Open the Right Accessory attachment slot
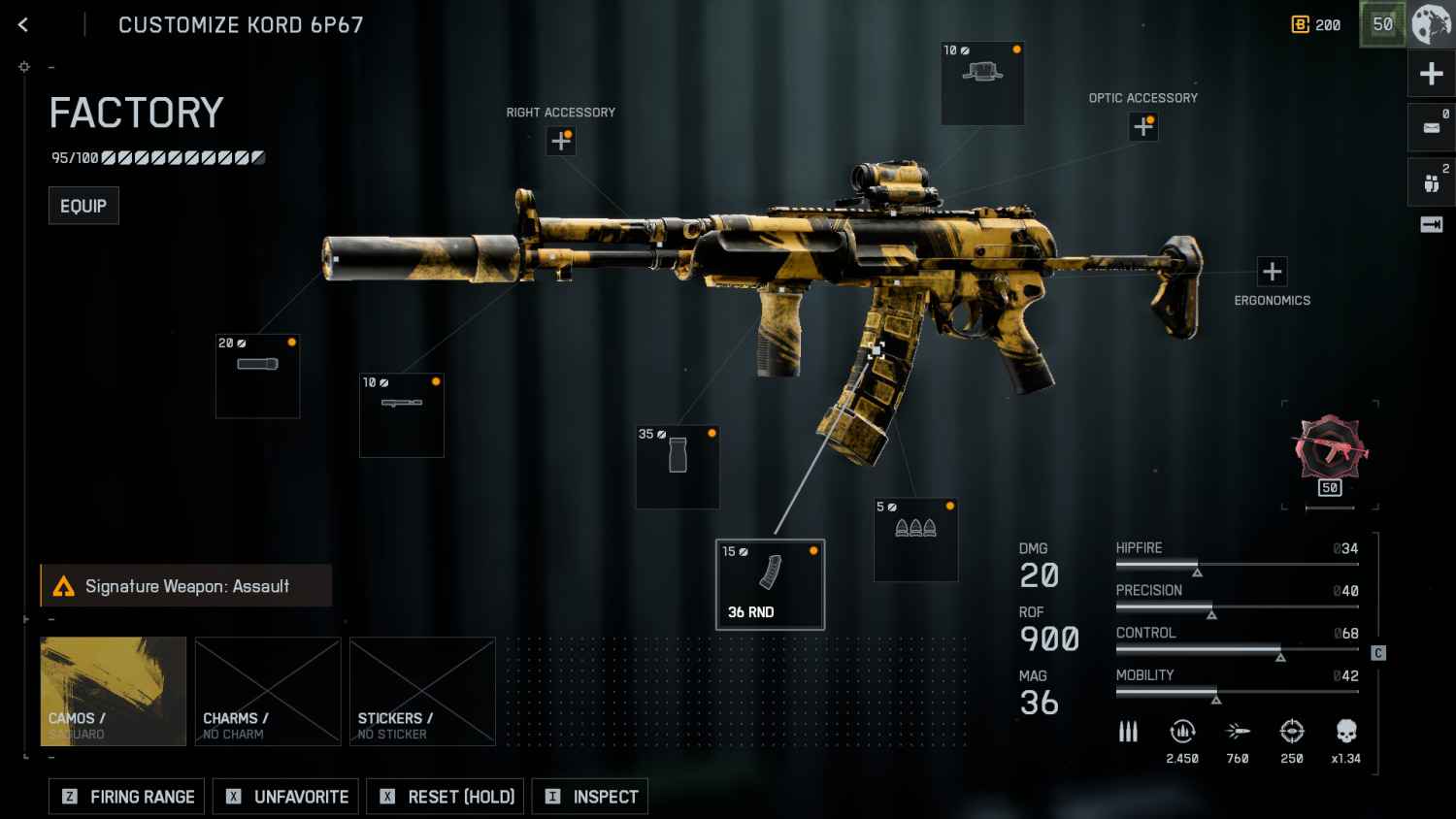The height and width of the screenshot is (819, 1456). coord(560,141)
